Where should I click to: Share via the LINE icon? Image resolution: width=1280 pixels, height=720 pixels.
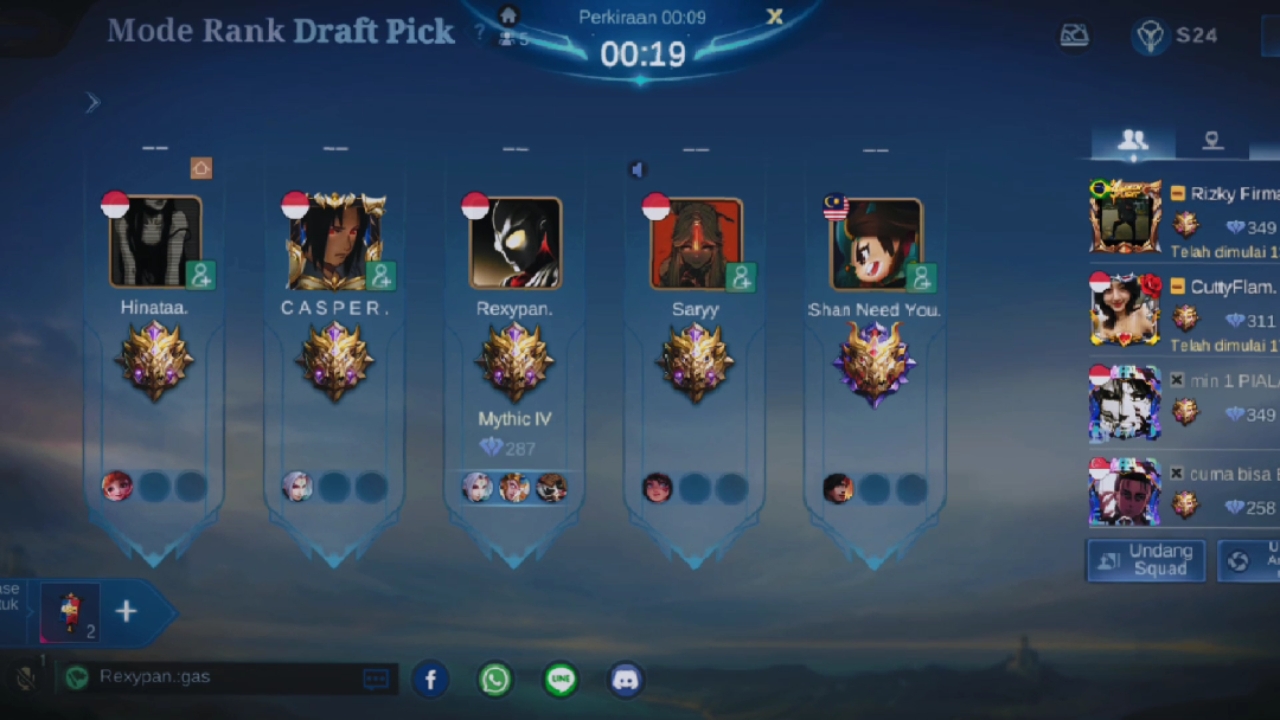click(561, 680)
